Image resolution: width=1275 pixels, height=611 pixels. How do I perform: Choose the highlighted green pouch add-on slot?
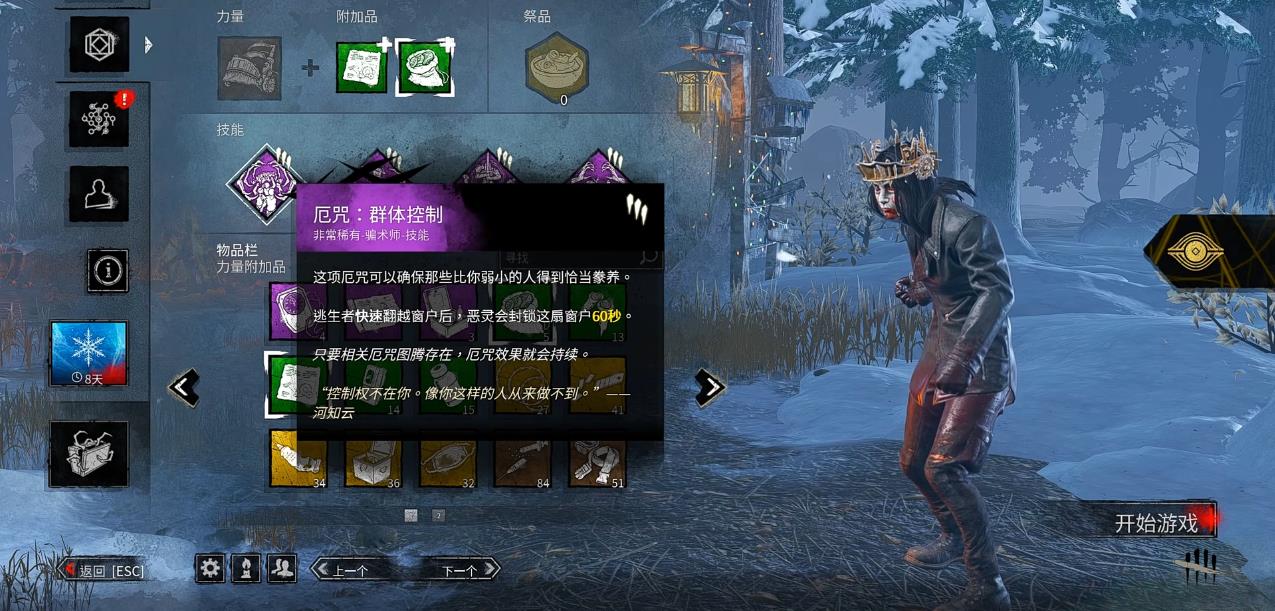[426, 68]
